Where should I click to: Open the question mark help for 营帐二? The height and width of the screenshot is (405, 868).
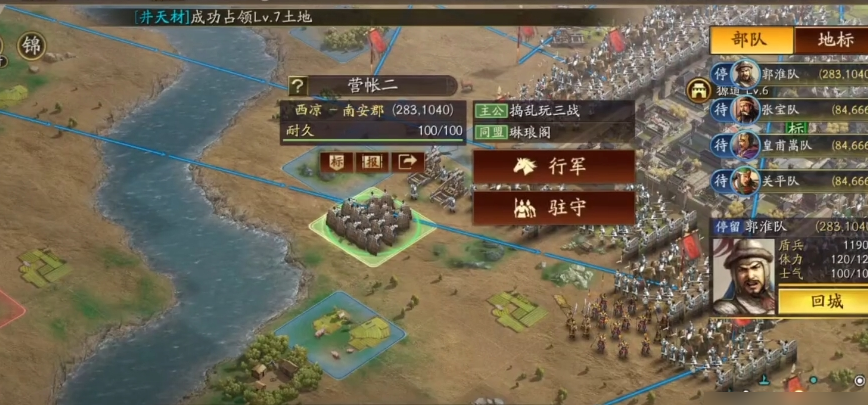[297, 86]
